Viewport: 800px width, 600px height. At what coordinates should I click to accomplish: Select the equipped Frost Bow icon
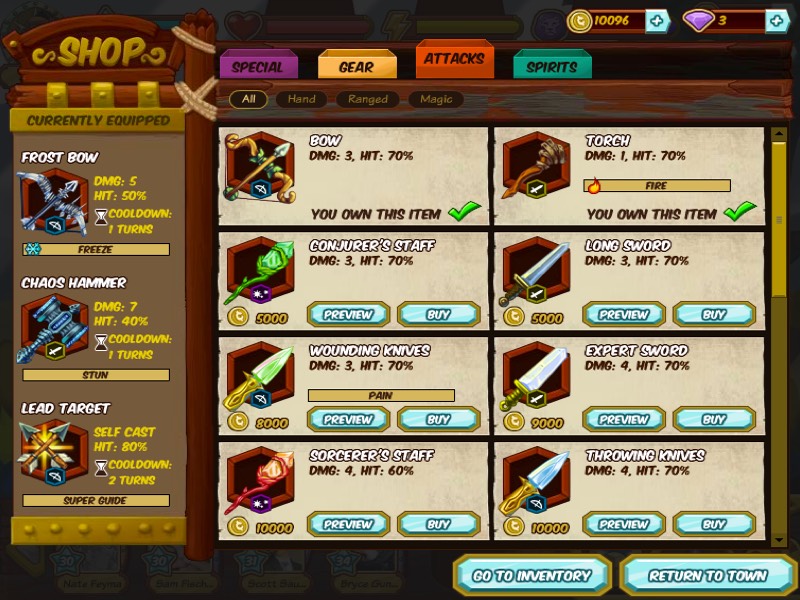(x=53, y=202)
